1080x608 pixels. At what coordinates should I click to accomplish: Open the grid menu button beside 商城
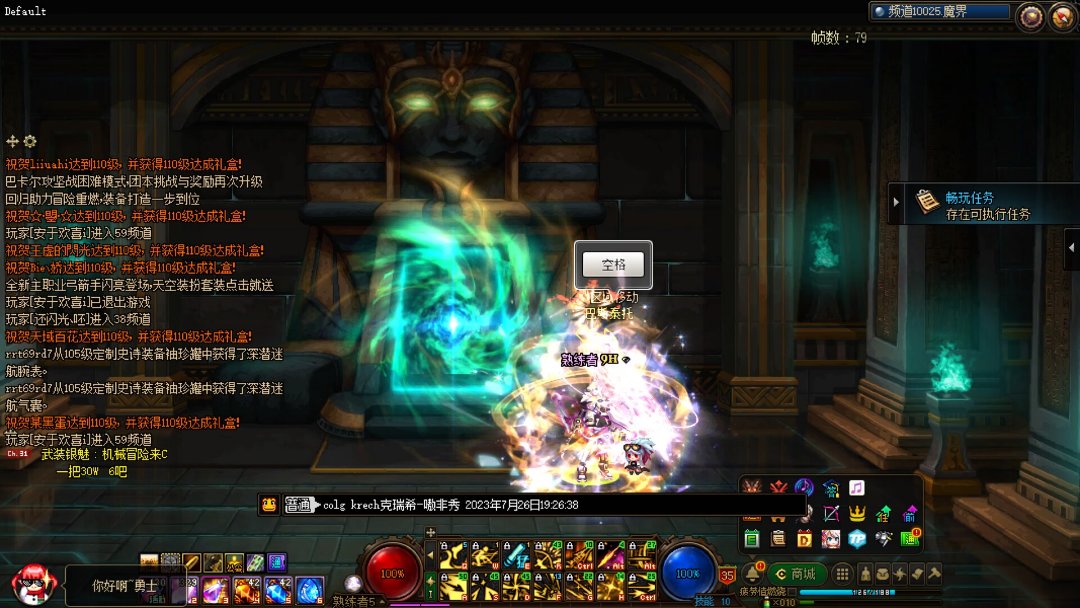(x=843, y=573)
